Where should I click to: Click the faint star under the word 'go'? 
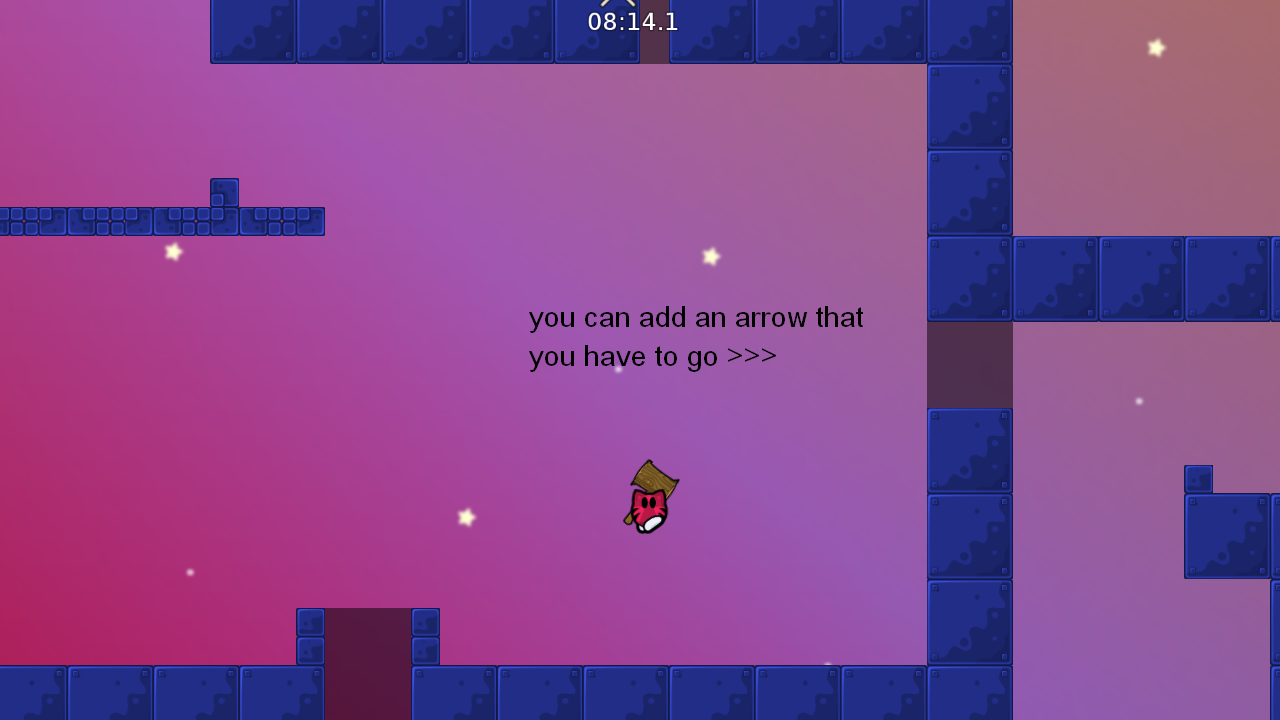(618, 368)
